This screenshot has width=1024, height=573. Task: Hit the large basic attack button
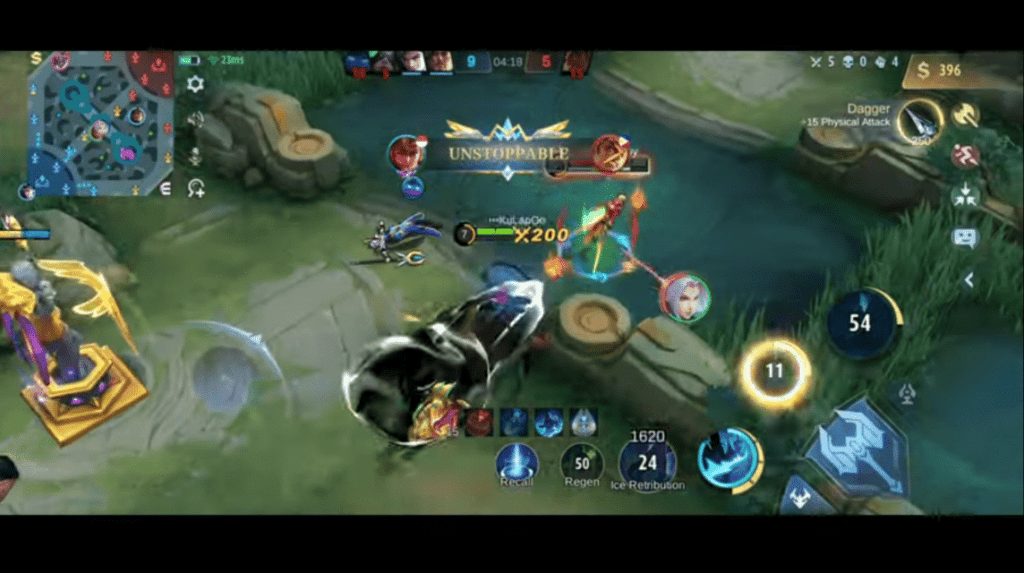857,450
